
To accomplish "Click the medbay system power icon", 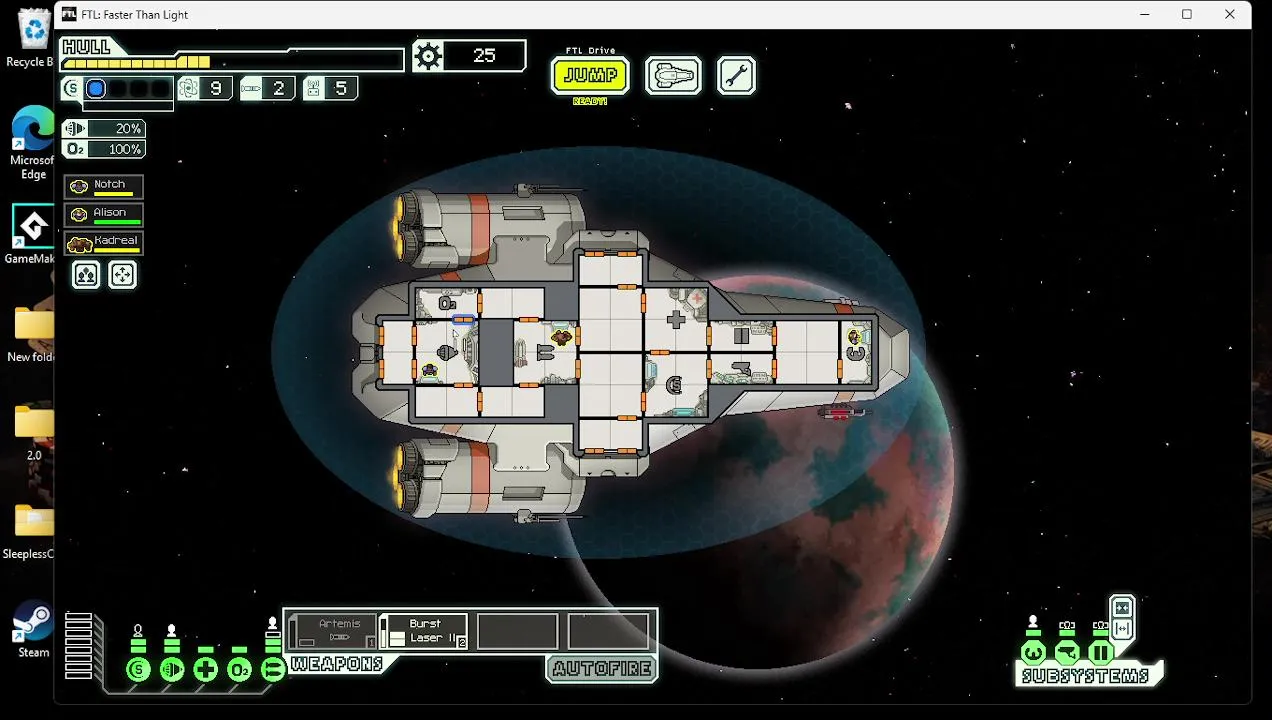I will pyautogui.click(x=206, y=670).
